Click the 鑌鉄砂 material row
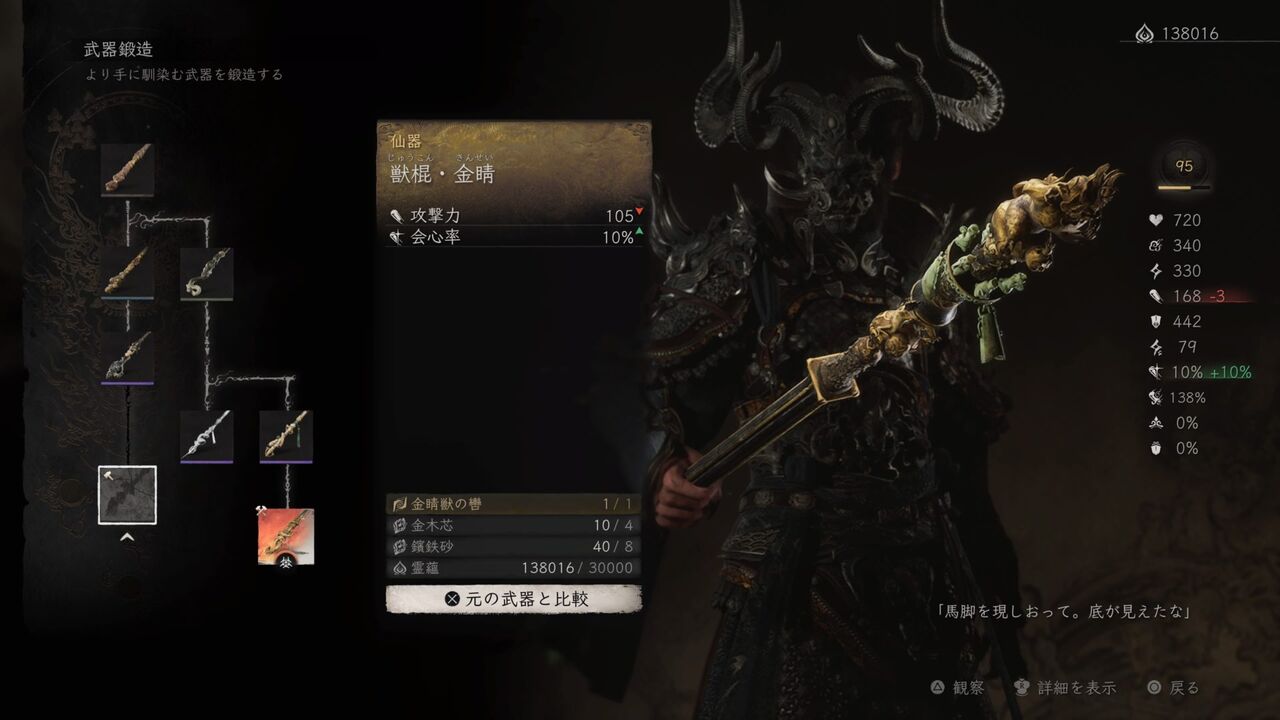 pos(514,547)
